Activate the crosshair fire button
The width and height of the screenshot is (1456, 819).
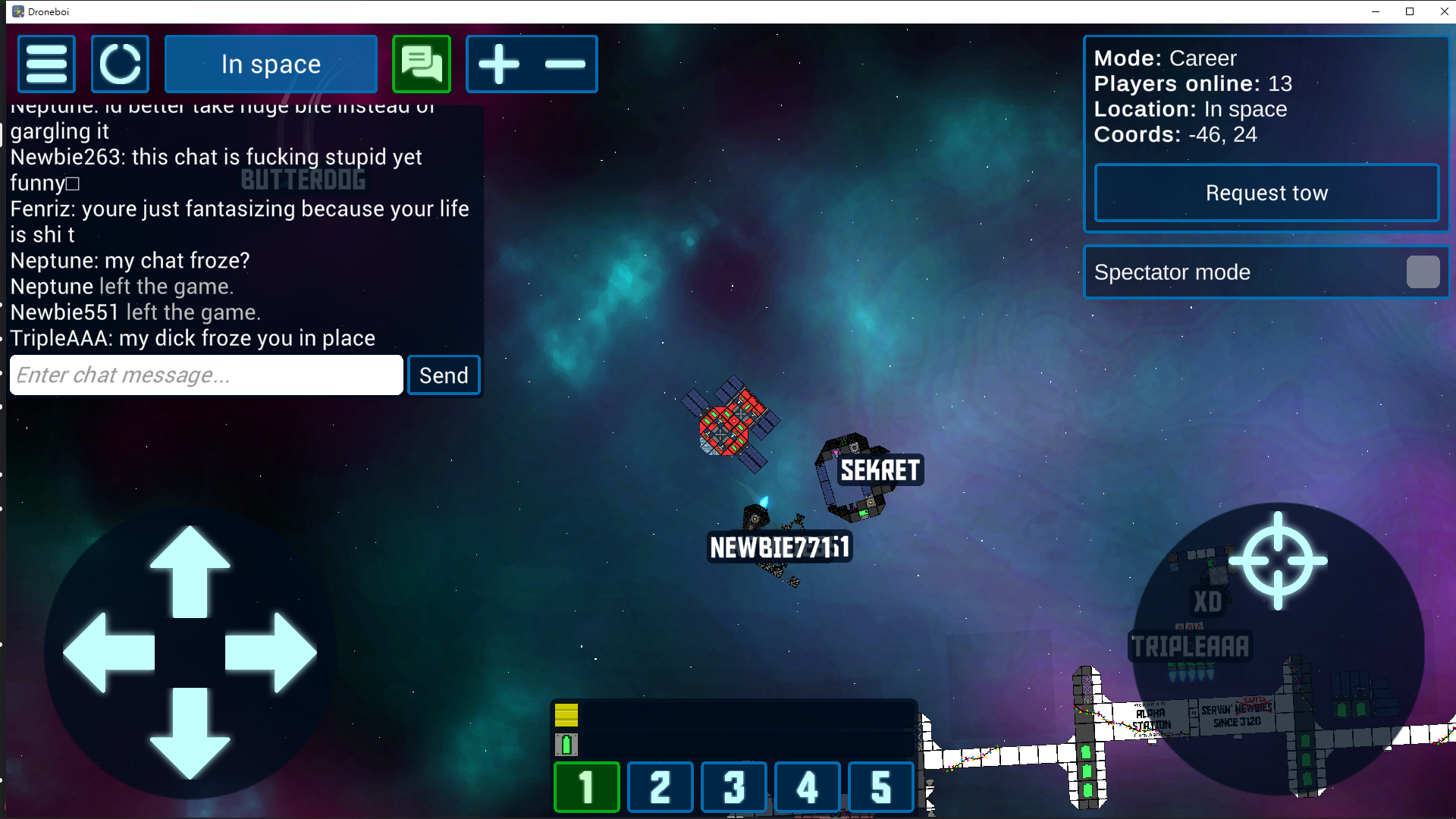click(1278, 561)
